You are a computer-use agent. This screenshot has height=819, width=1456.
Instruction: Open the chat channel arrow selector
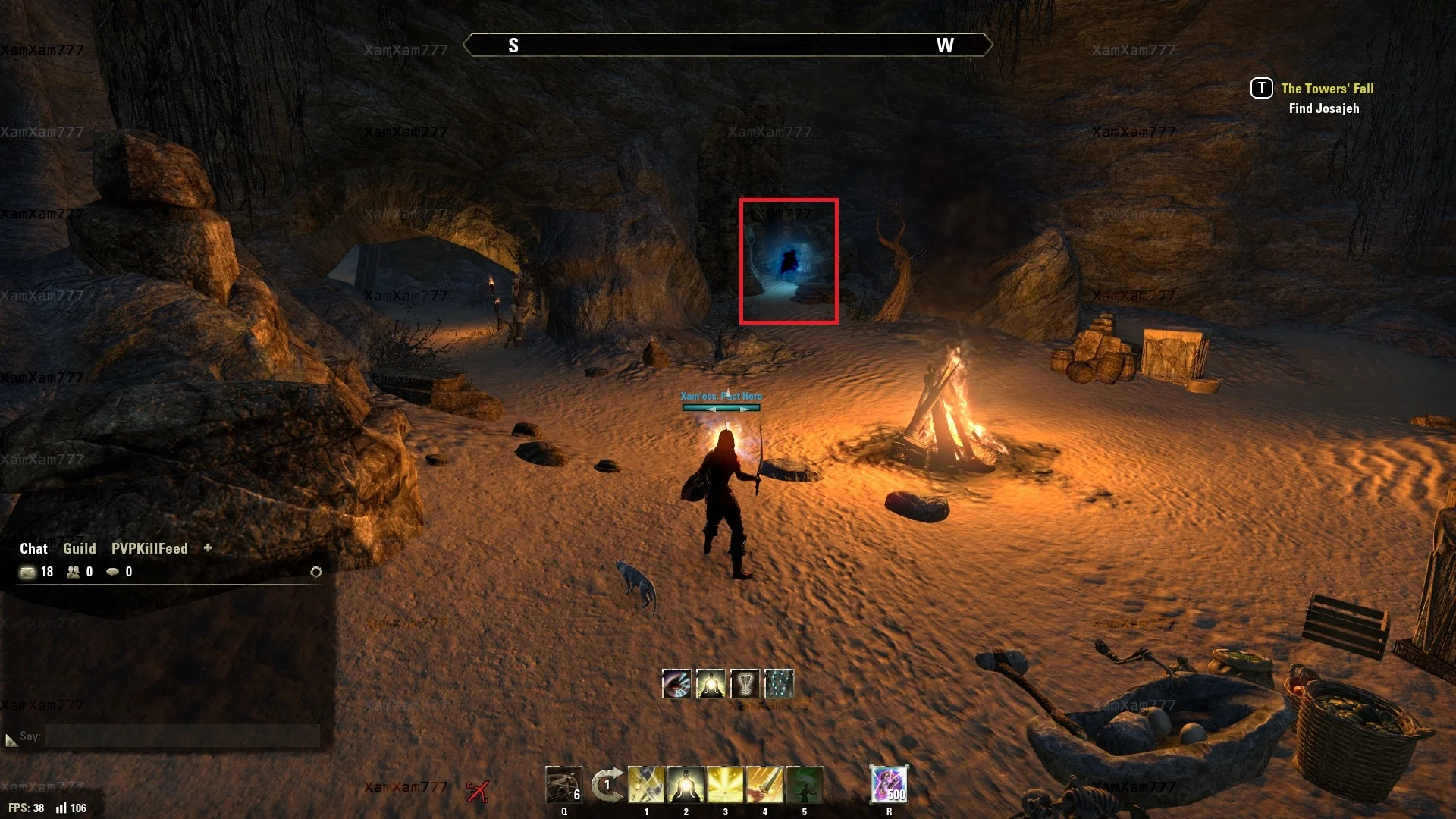[x=11, y=739]
